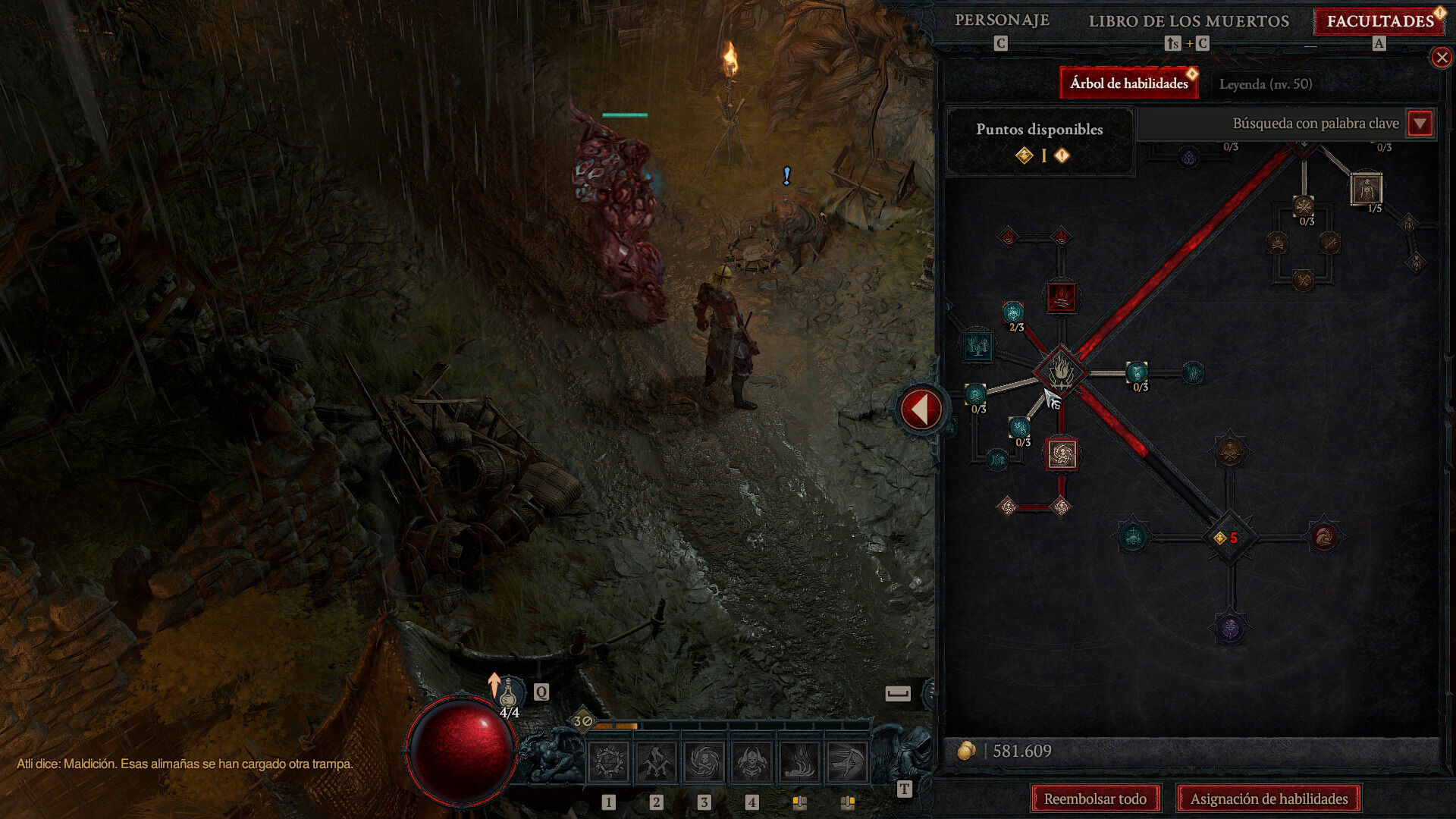Click the red left-arrow panel button
The image size is (1456, 819).
[921, 409]
